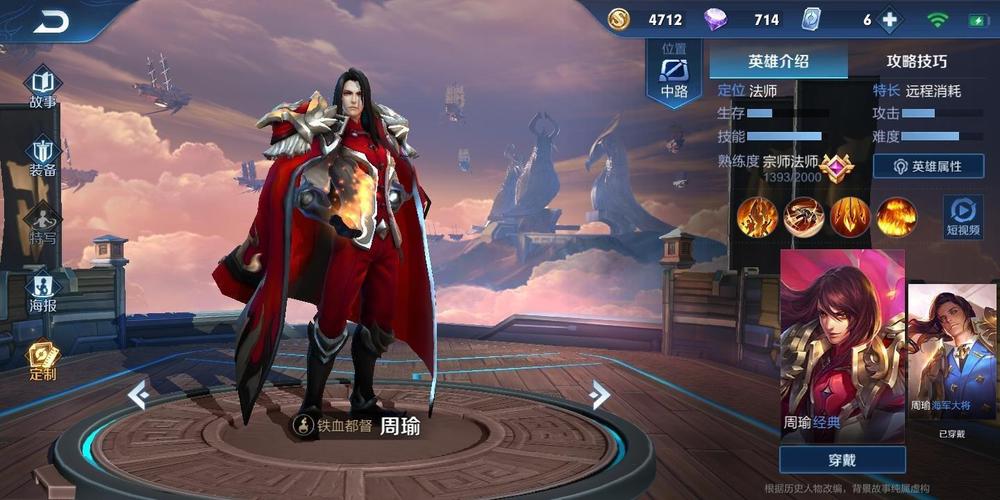Tap the gold coin currency icon

point(619,20)
